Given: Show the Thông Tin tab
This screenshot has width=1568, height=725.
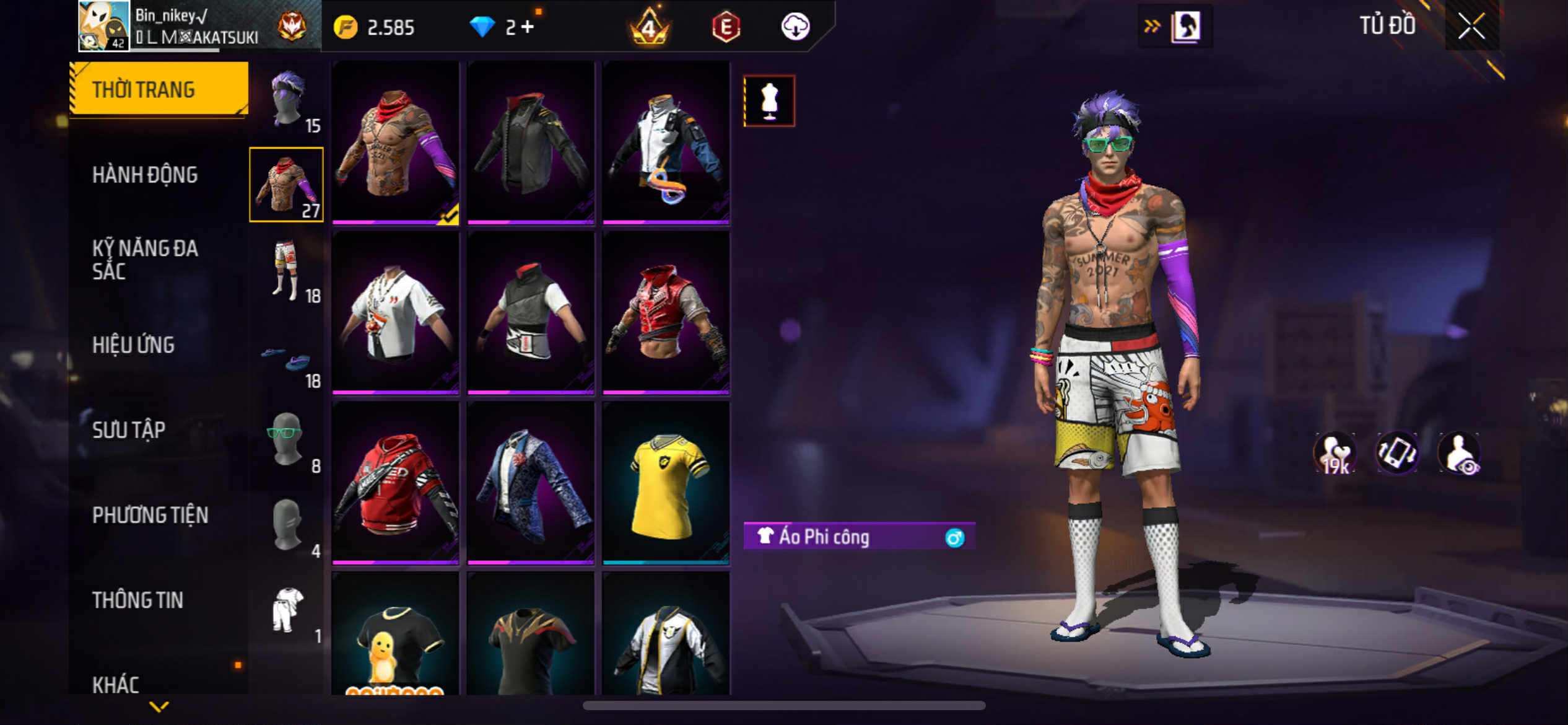Looking at the screenshot, I should [137, 600].
